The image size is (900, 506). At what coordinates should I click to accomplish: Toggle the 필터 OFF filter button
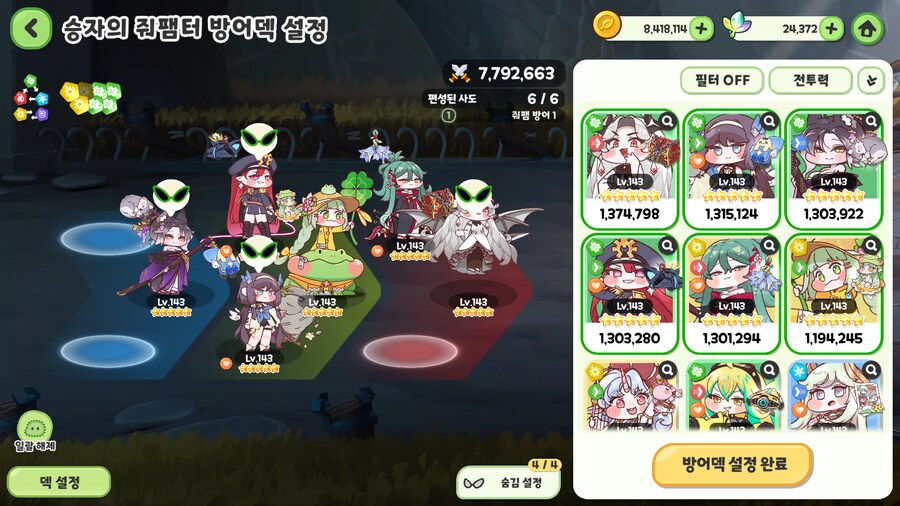coord(721,80)
